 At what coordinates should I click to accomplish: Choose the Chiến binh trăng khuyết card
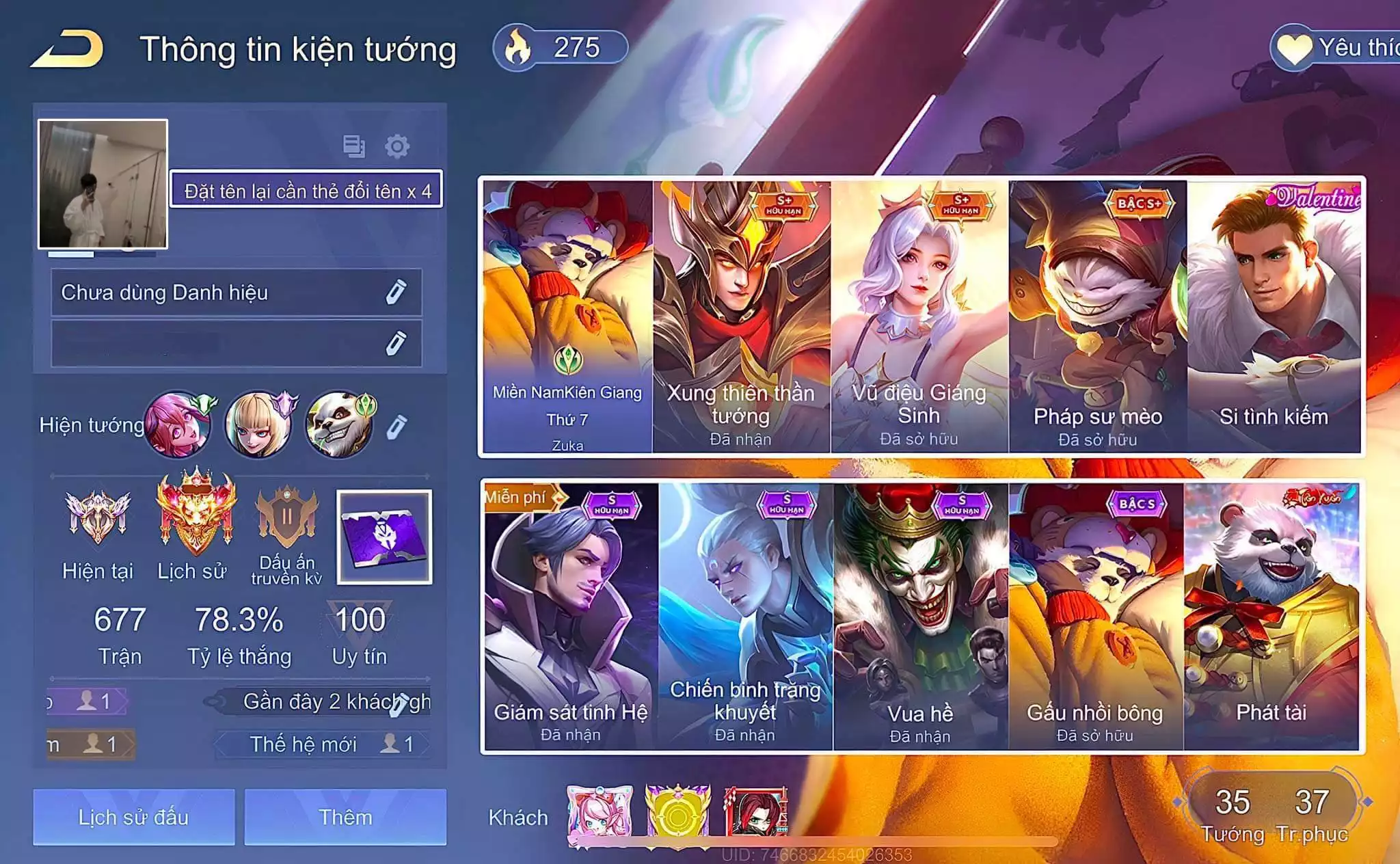[745, 617]
